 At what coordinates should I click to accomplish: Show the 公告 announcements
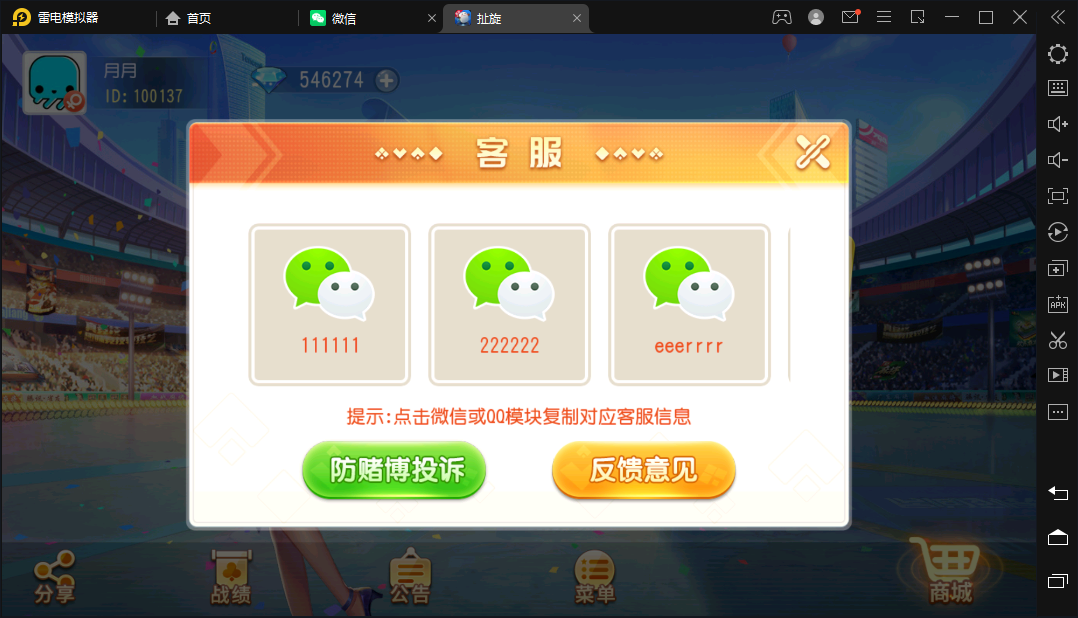[x=409, y=577]
